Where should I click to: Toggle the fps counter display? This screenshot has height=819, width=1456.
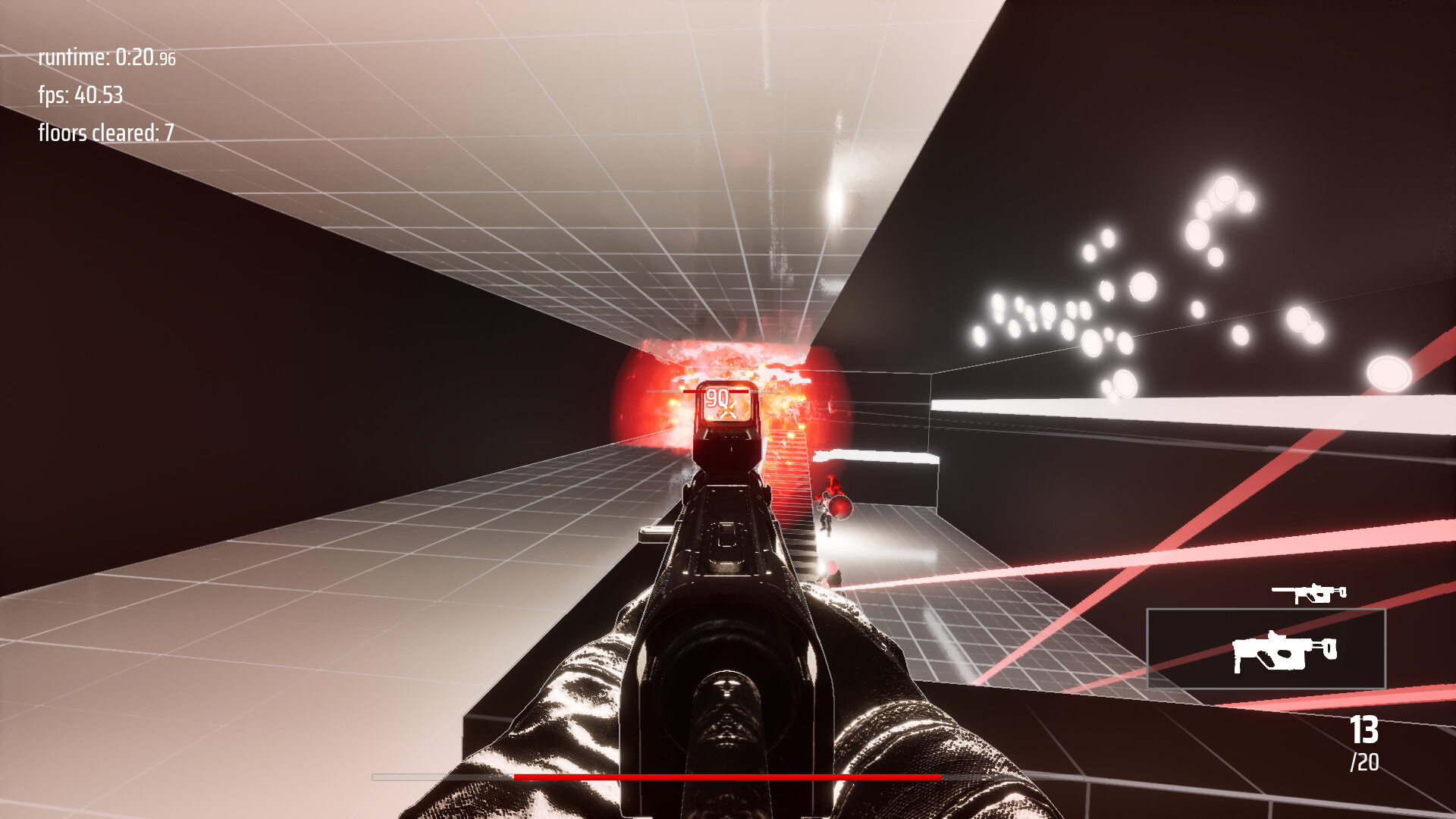point(80,96)
